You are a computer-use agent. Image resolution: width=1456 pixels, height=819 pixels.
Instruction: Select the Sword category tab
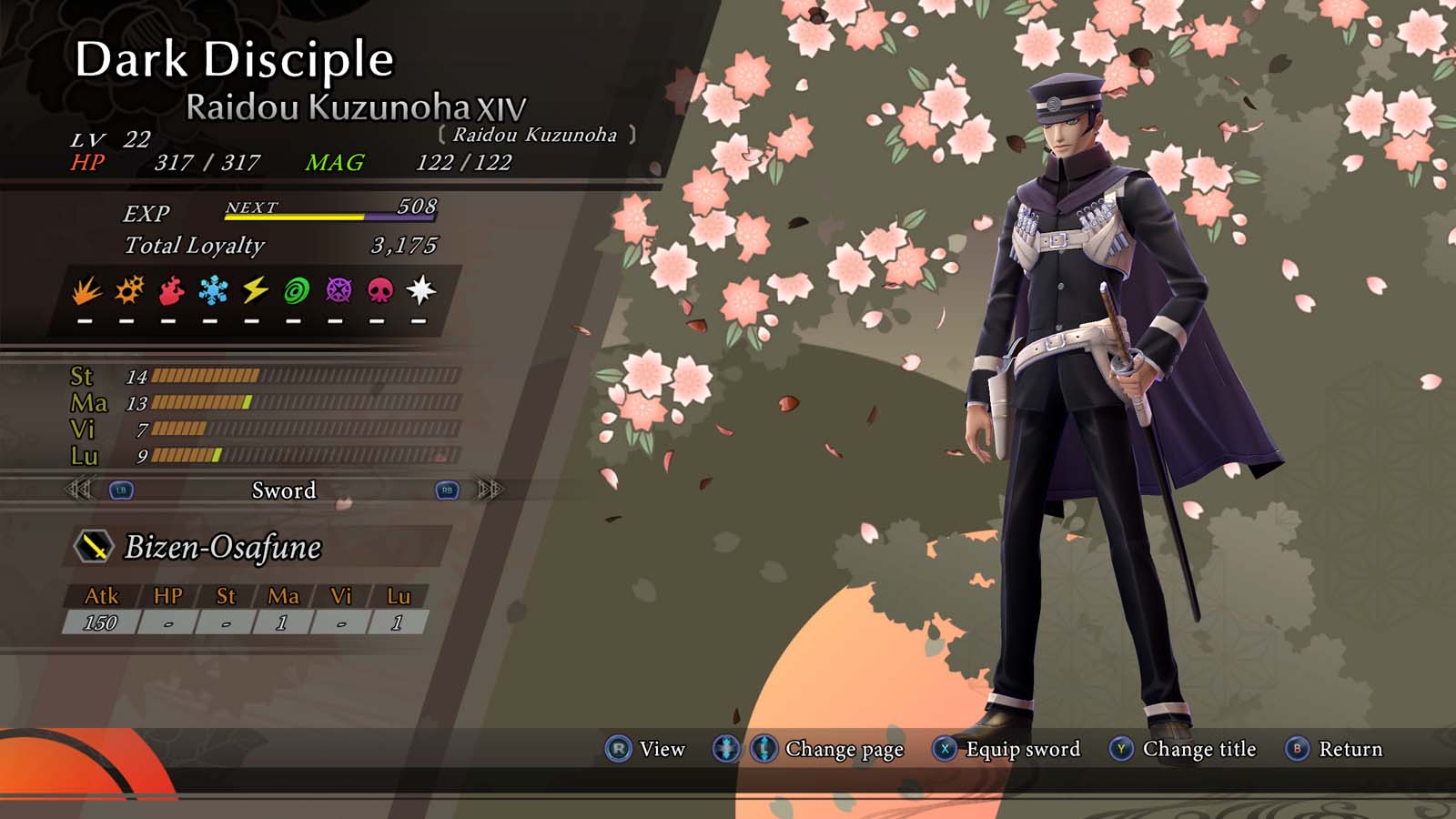[284, 490]
